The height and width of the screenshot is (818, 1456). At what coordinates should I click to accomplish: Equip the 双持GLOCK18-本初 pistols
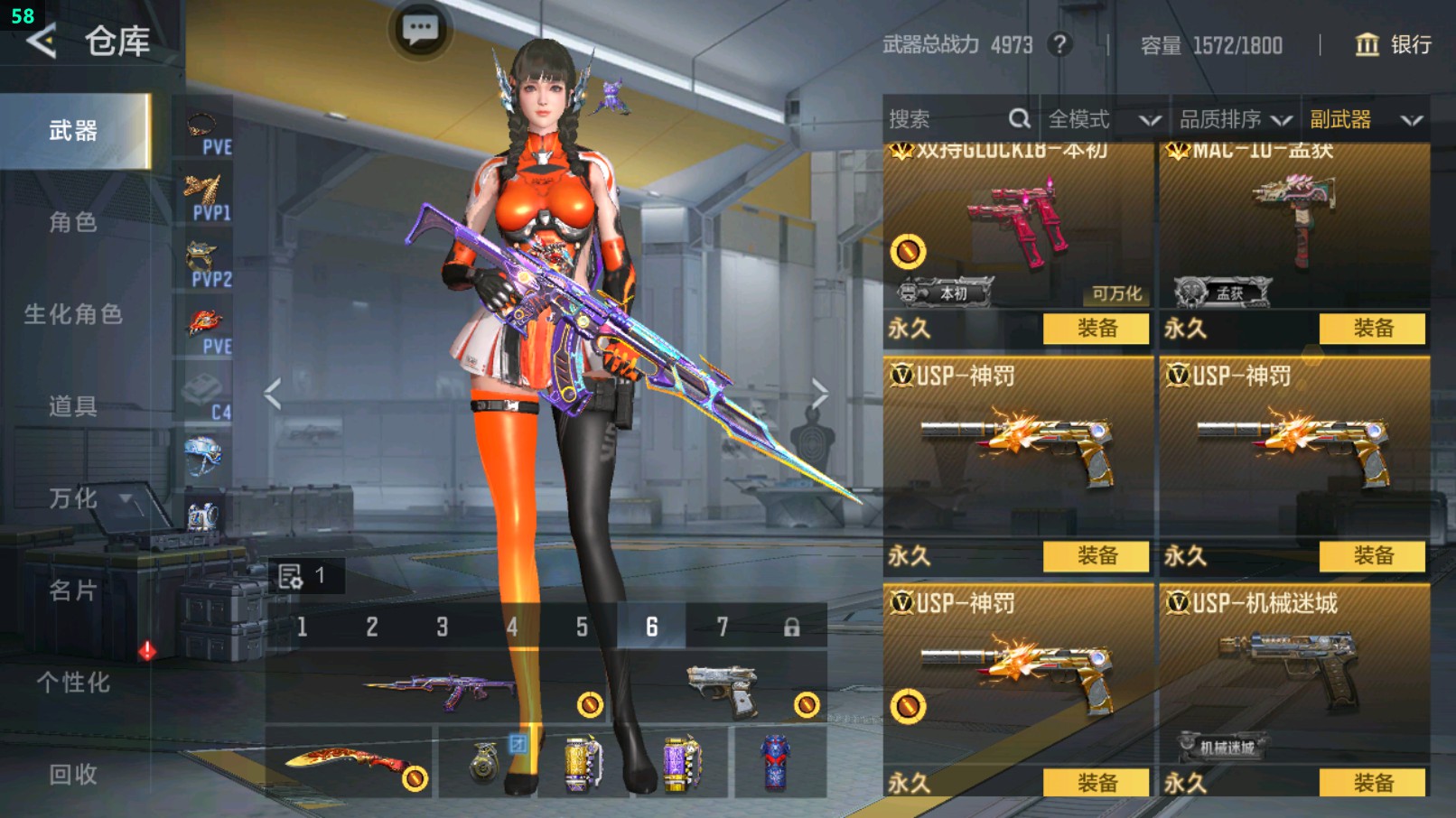(1096, 329)
